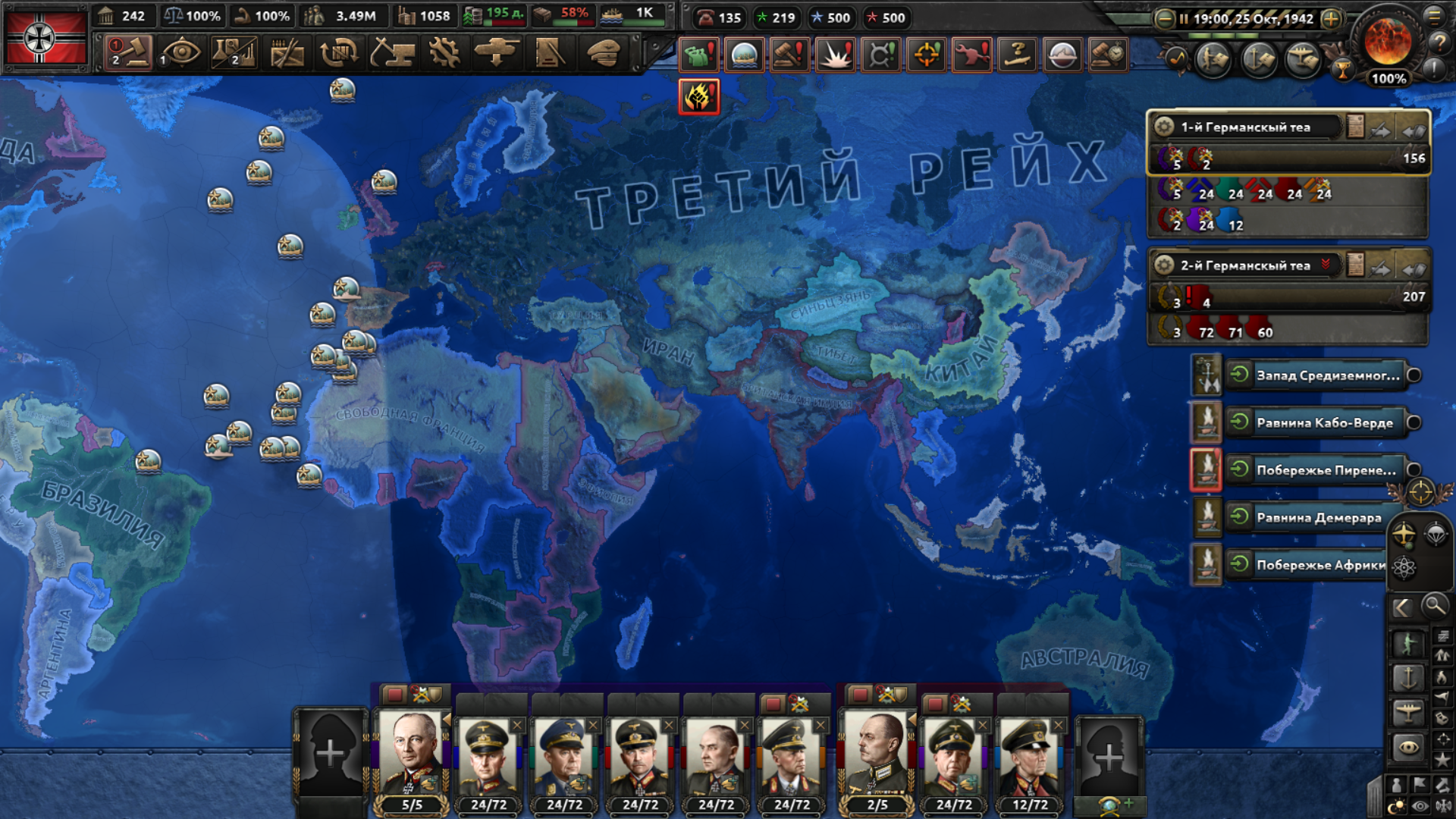The image size is (1456, 819).
Task: Click the red raised-fist alert icon
Action: coord(698,97)
